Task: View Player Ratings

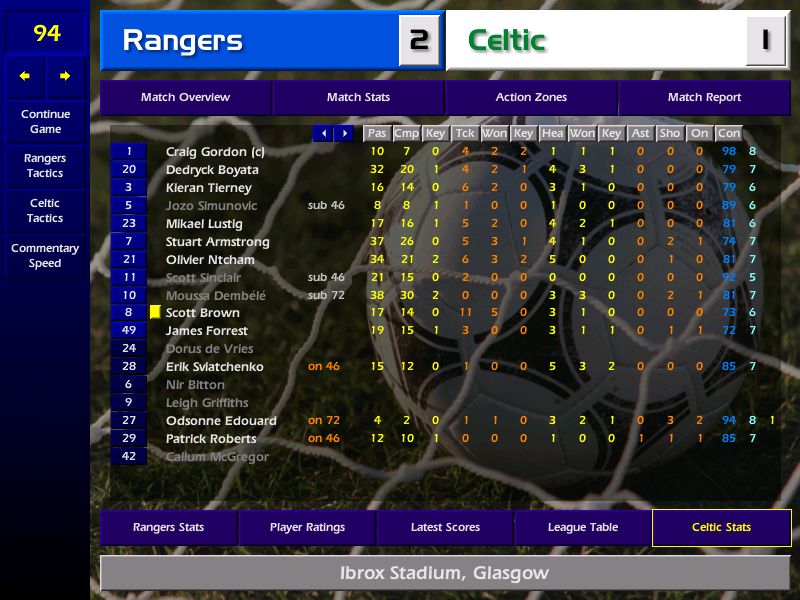Action: pyautogui.click(x=308, y=528)
